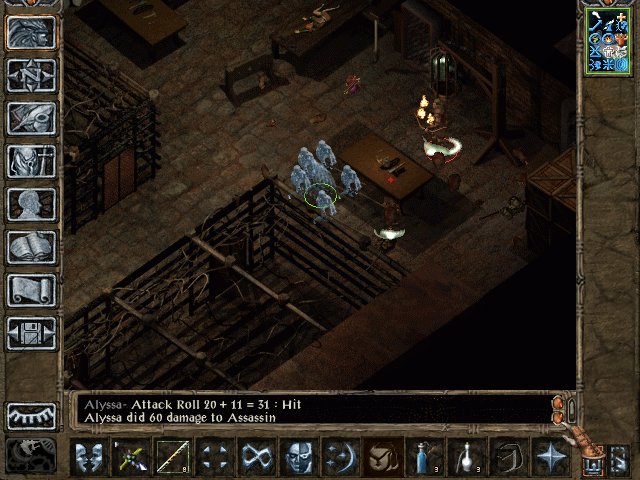Image resolution: width=640 pixels, height=480 pixels.
Task: Open the mage spellbook with the open book button
Action: (31, 247)
